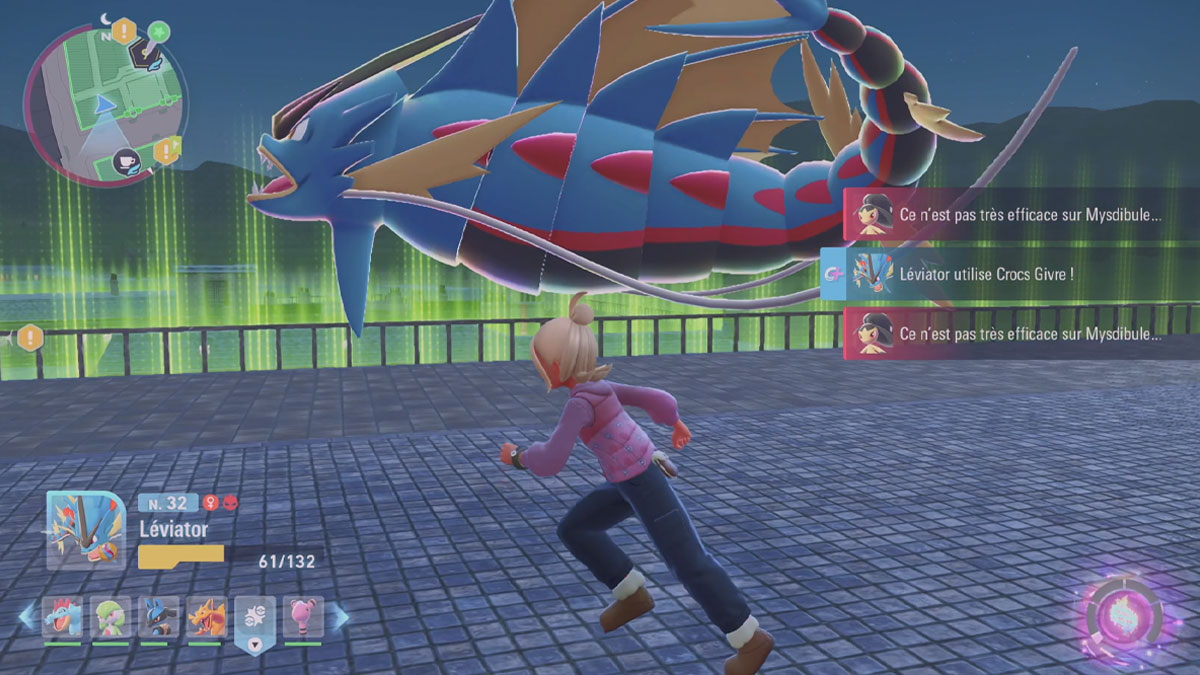Click the green pin marker on minimap
This screenshot has width=1200, height=675.
159,30
